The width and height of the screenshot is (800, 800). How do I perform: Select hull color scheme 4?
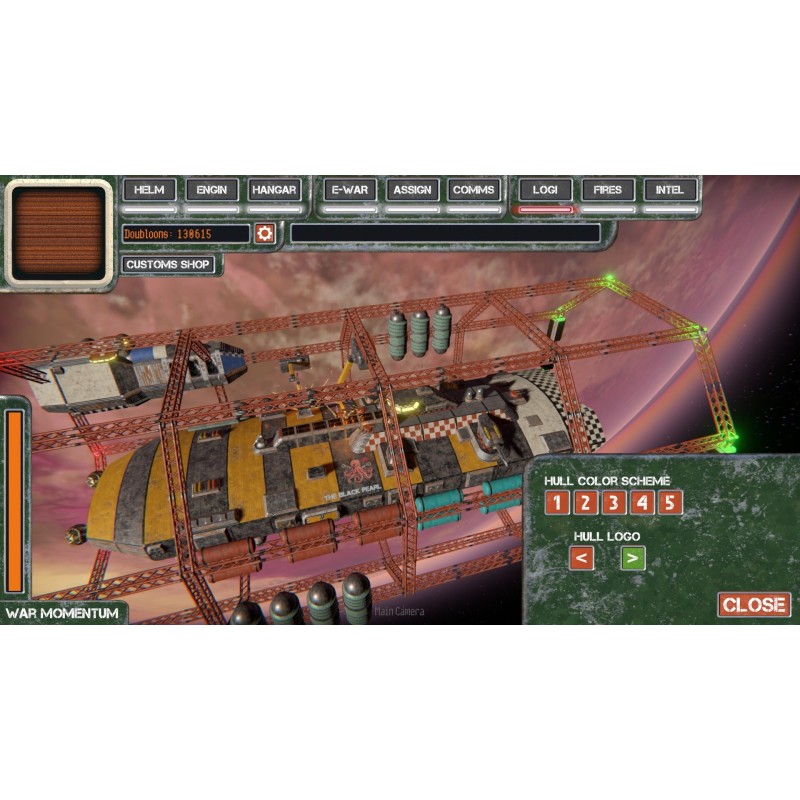click(642, 502)
